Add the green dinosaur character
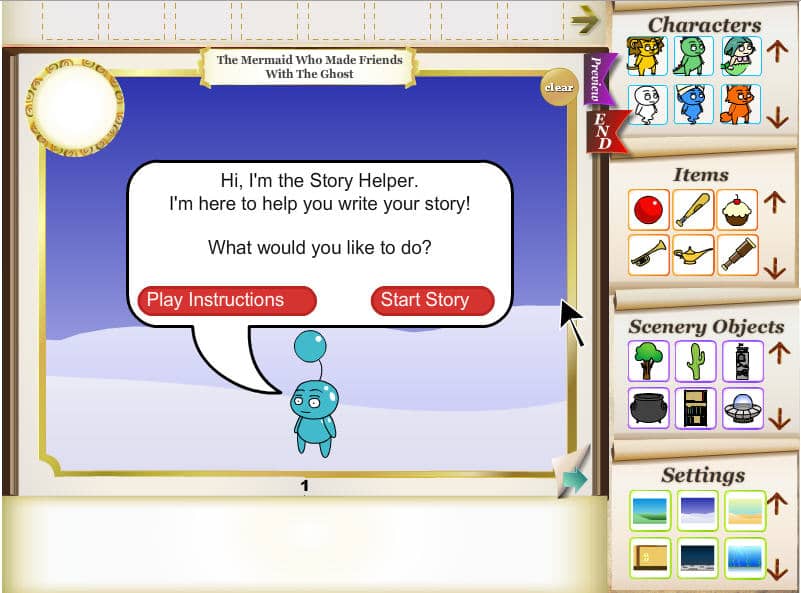This screenshot has height=593, width=801. tap(694, 56)
